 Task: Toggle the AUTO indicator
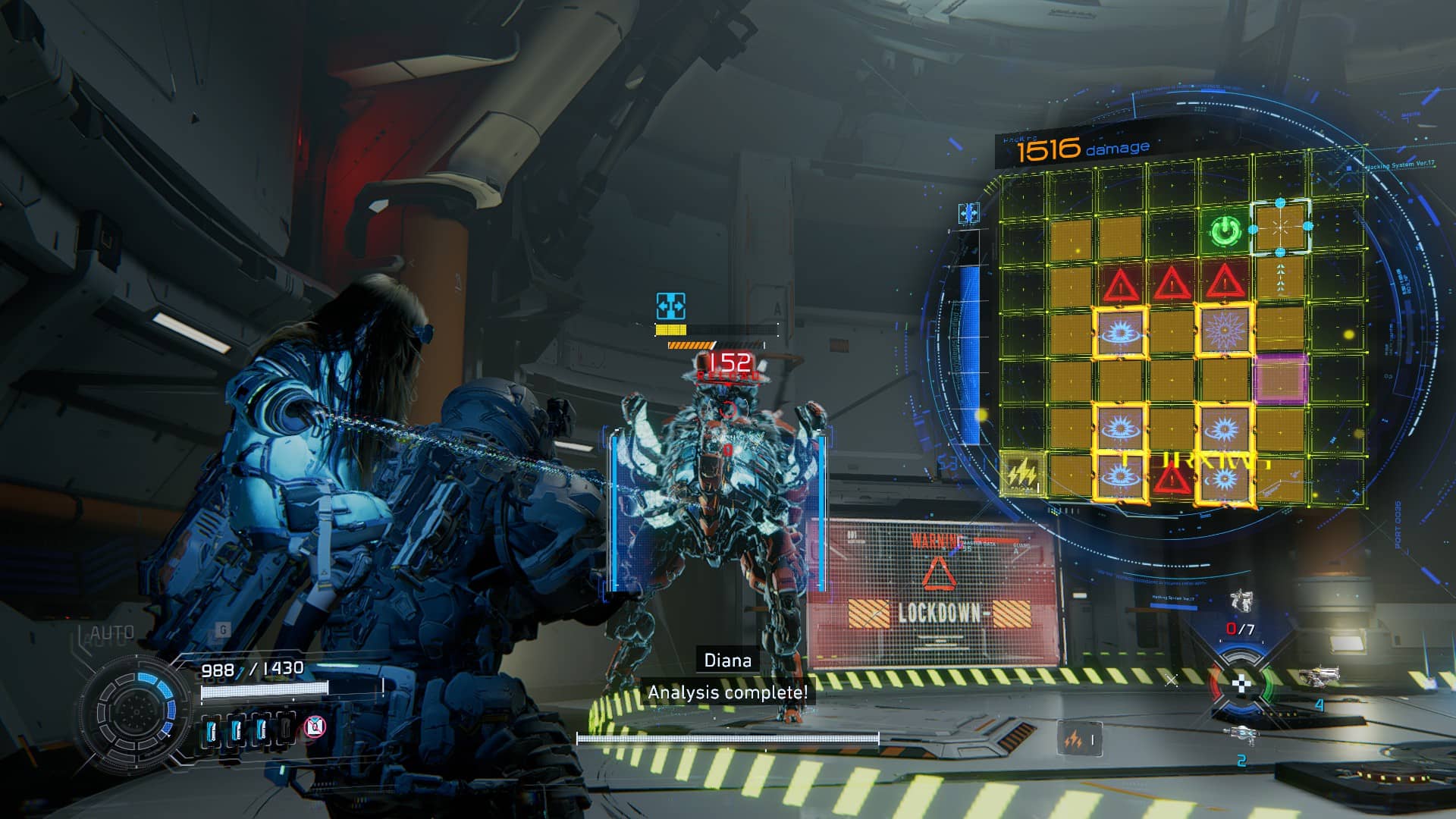(x=112, y=633)
